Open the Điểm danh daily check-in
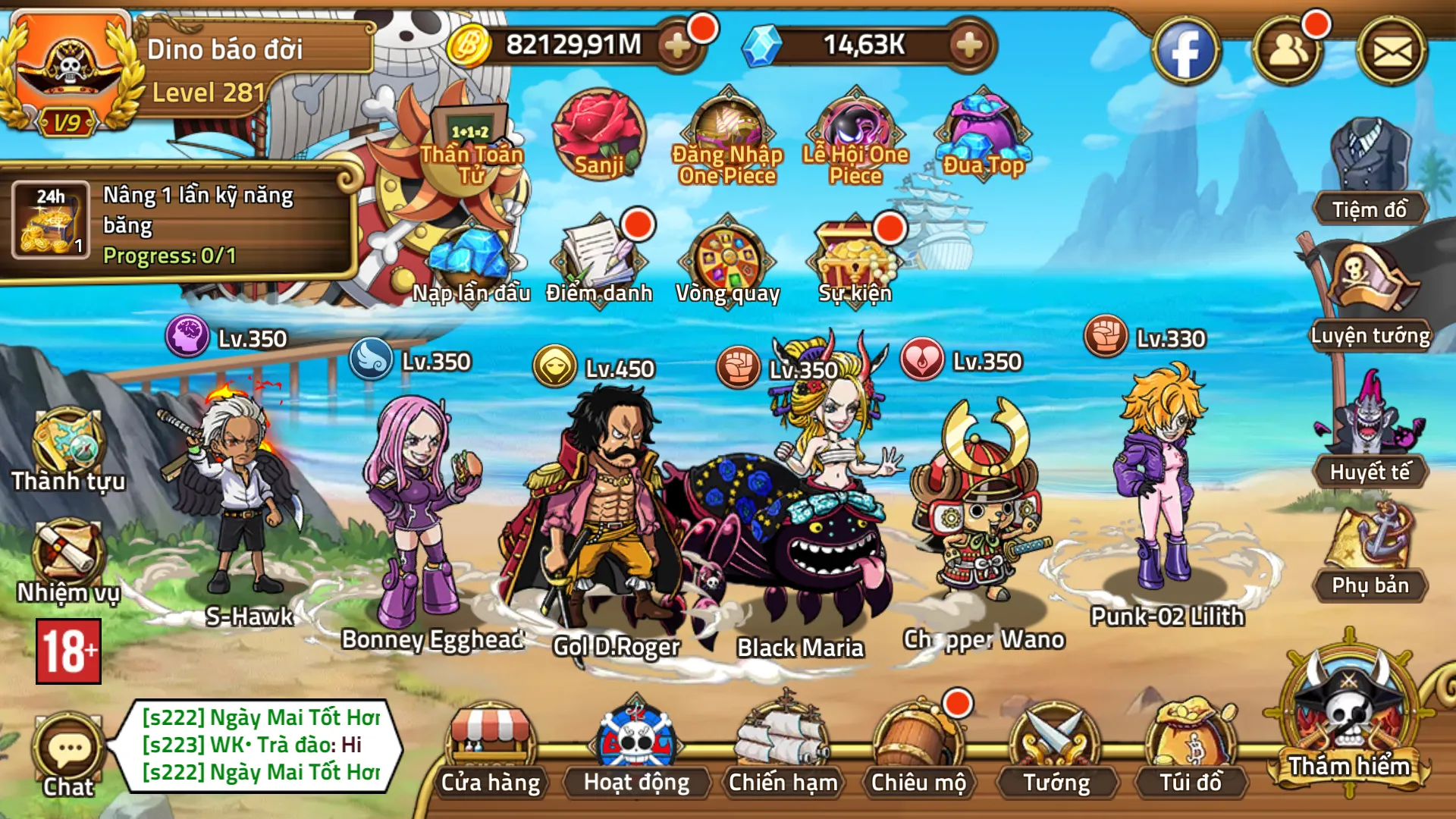The height and width of the screenshot is (819, 1456). tap(599, 259)
